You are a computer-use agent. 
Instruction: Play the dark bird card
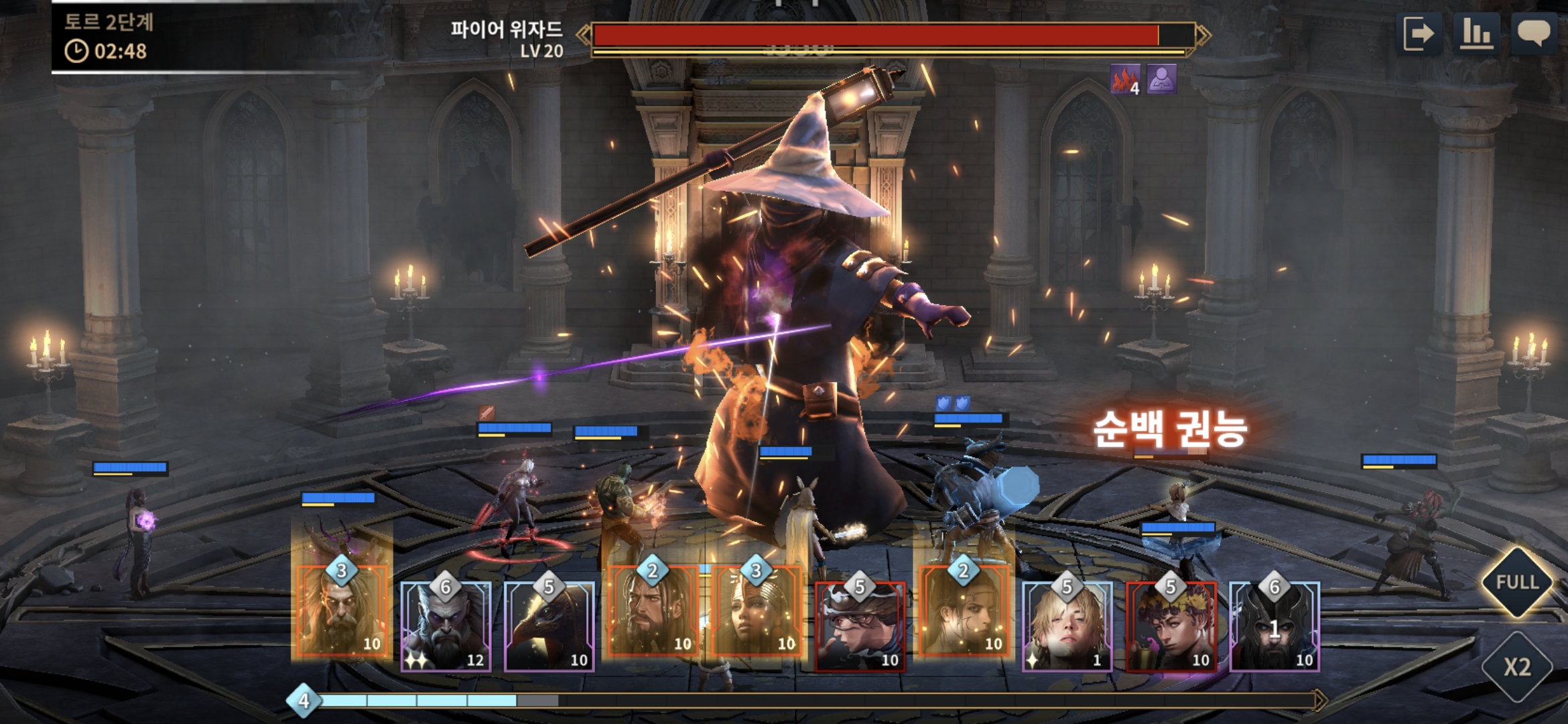(549, 627)
